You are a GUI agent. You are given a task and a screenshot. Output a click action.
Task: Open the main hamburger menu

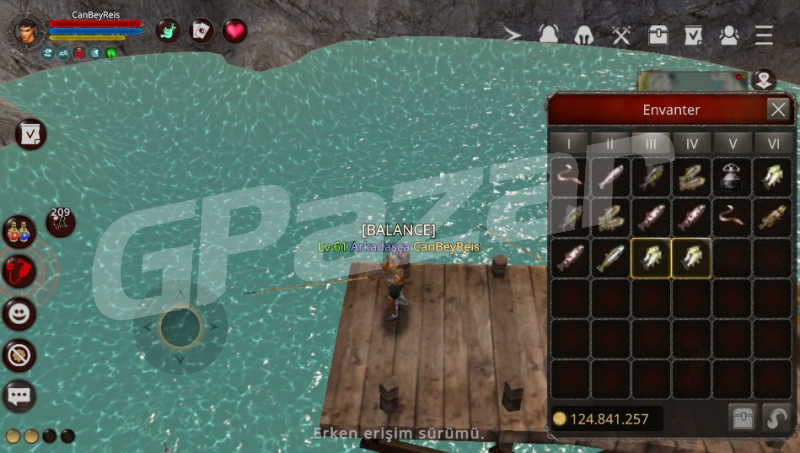[764, 35]
